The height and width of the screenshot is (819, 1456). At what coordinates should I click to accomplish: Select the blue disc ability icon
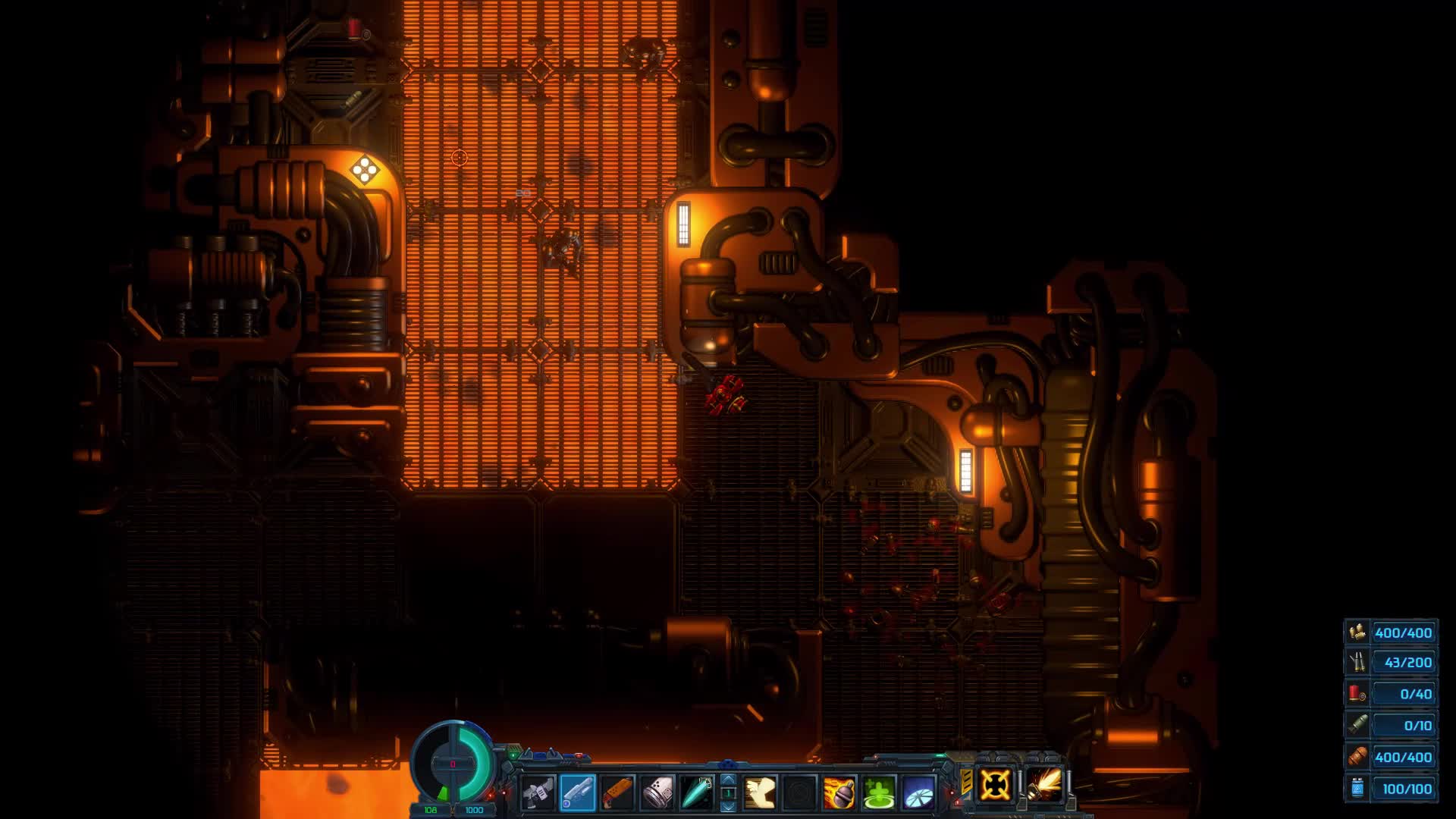point(918,792)
